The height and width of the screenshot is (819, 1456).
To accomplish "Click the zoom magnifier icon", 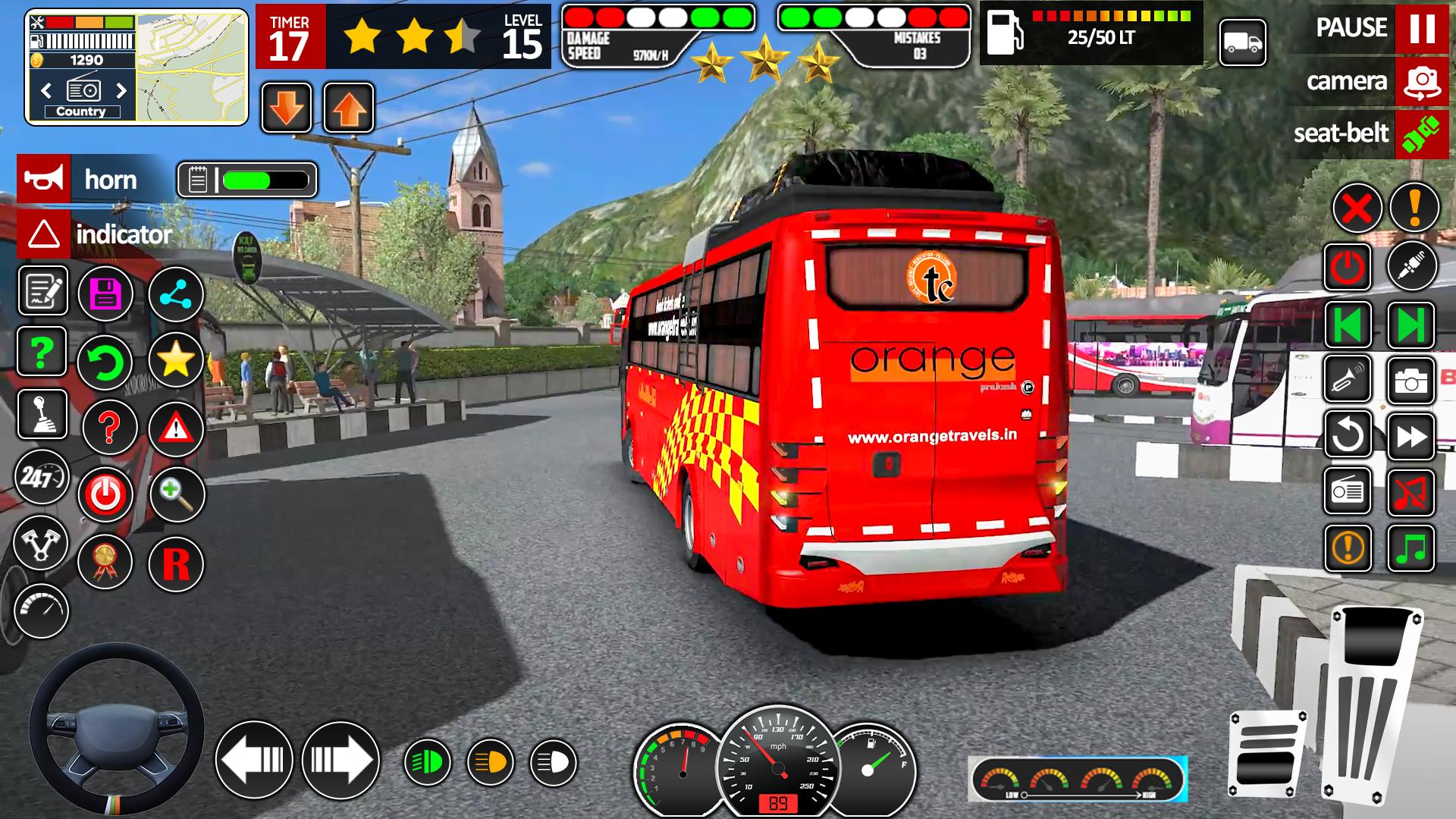I will [x=177, y=494].
